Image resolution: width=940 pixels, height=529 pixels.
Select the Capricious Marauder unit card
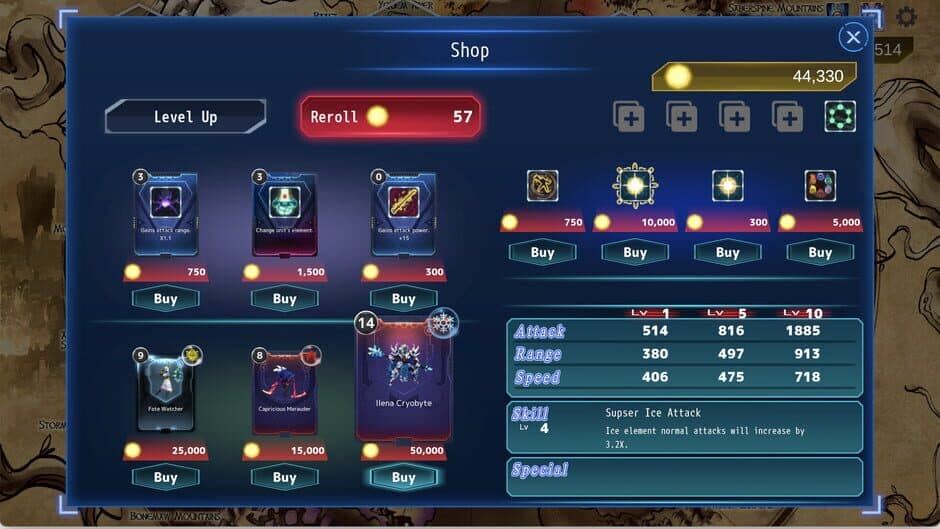284,390
